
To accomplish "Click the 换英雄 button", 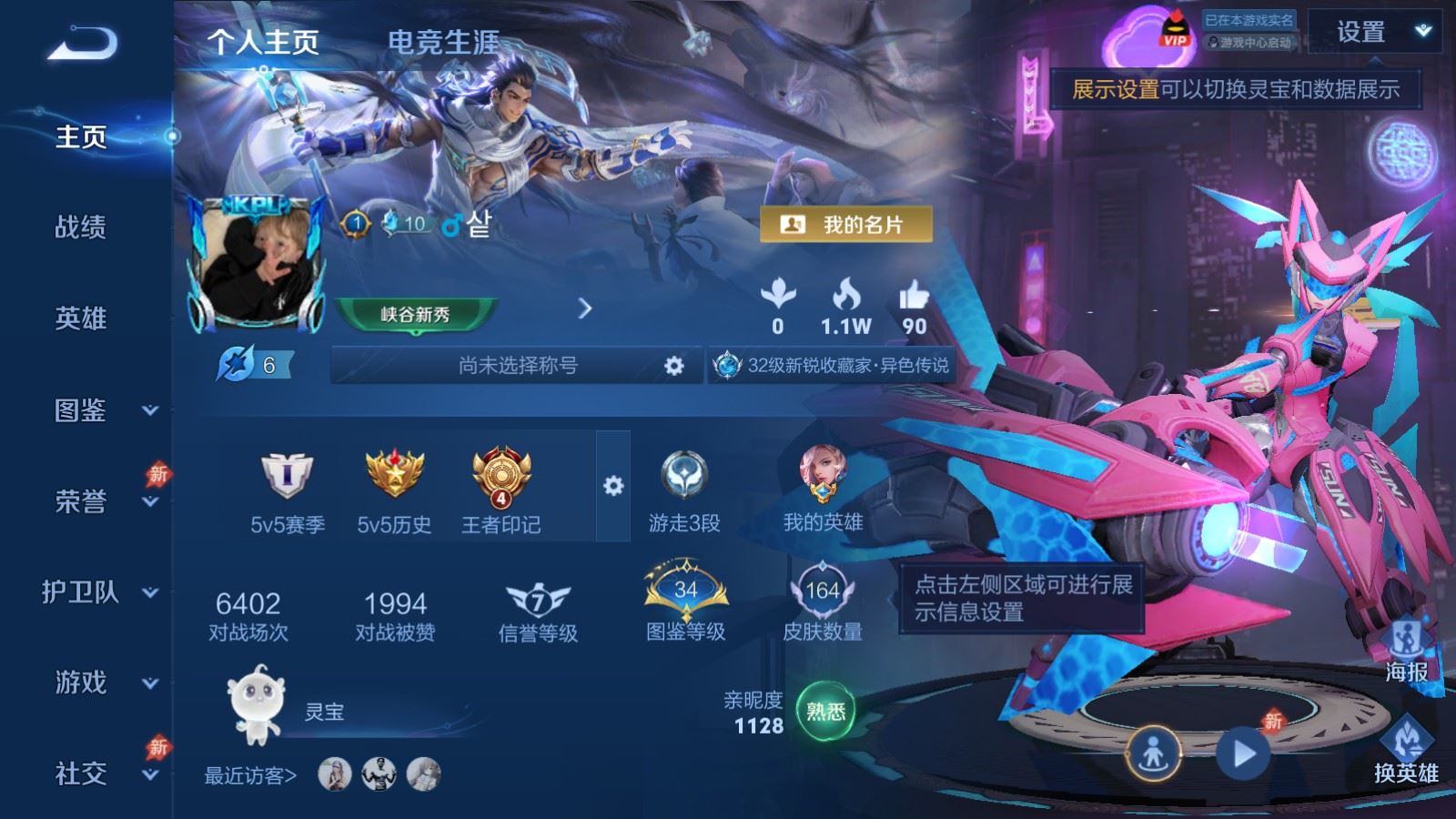I will (x=1406, y=751).
